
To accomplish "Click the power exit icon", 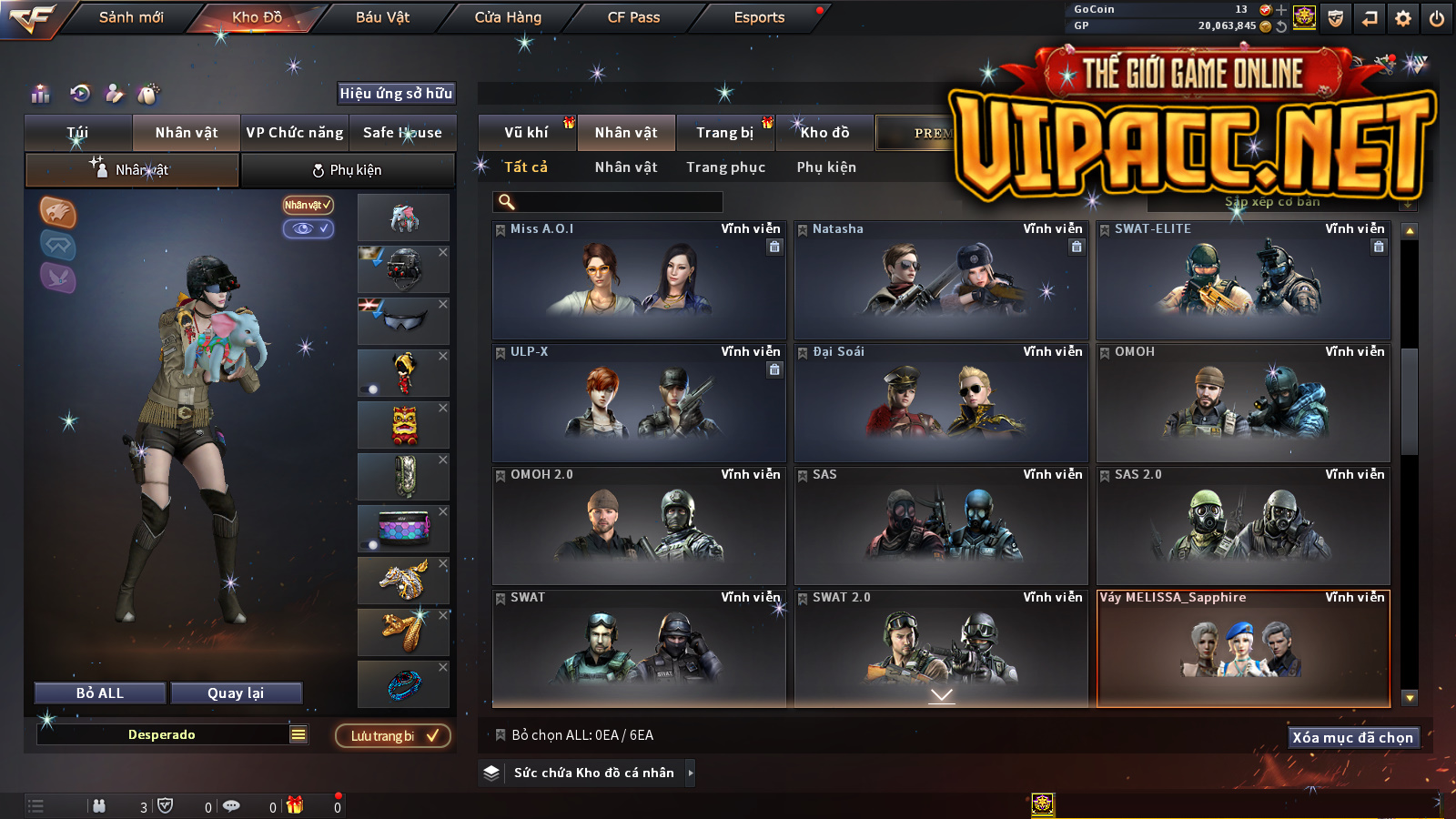I will tap(1437, 18).
